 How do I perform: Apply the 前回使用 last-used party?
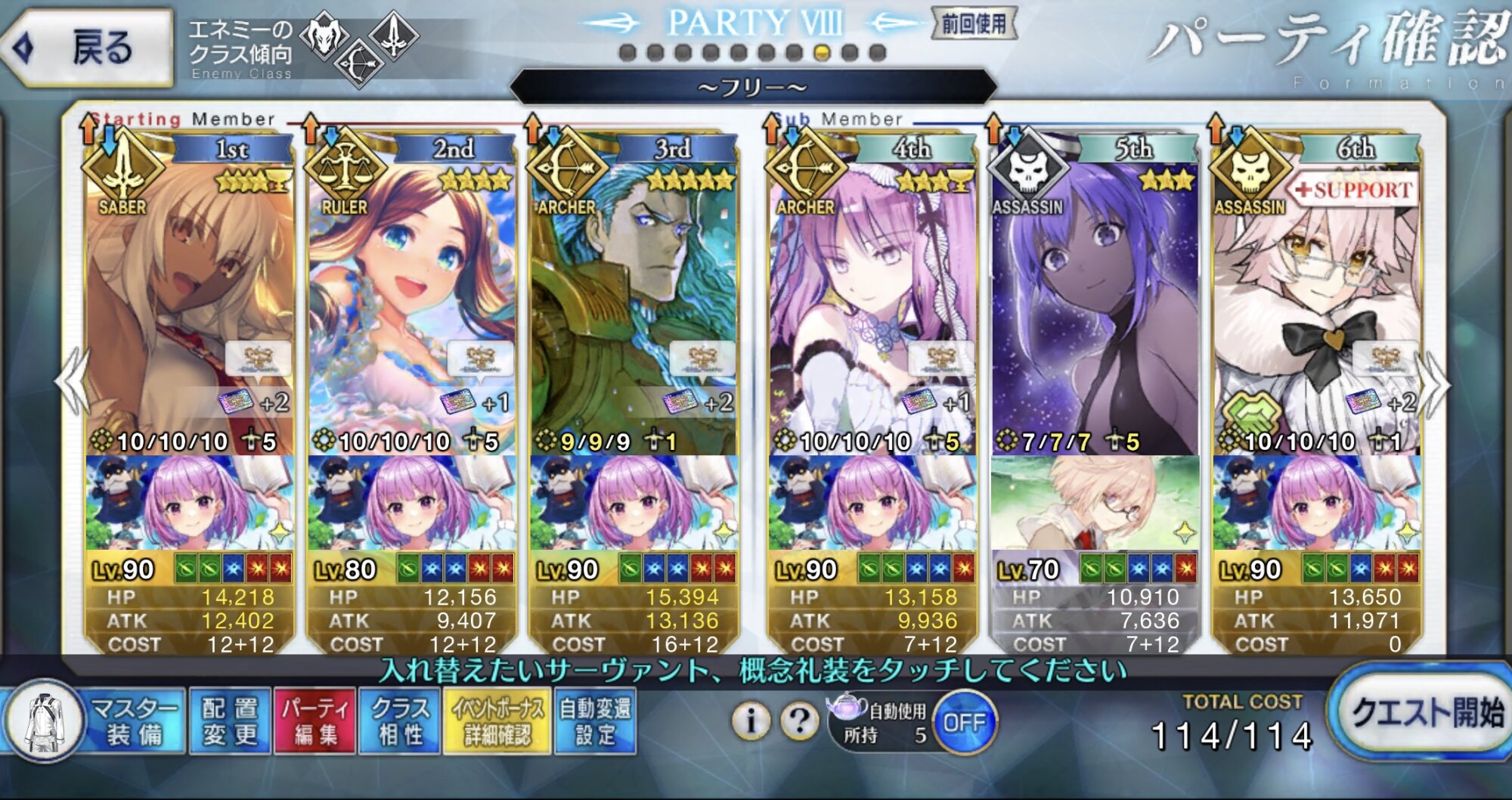974,24
